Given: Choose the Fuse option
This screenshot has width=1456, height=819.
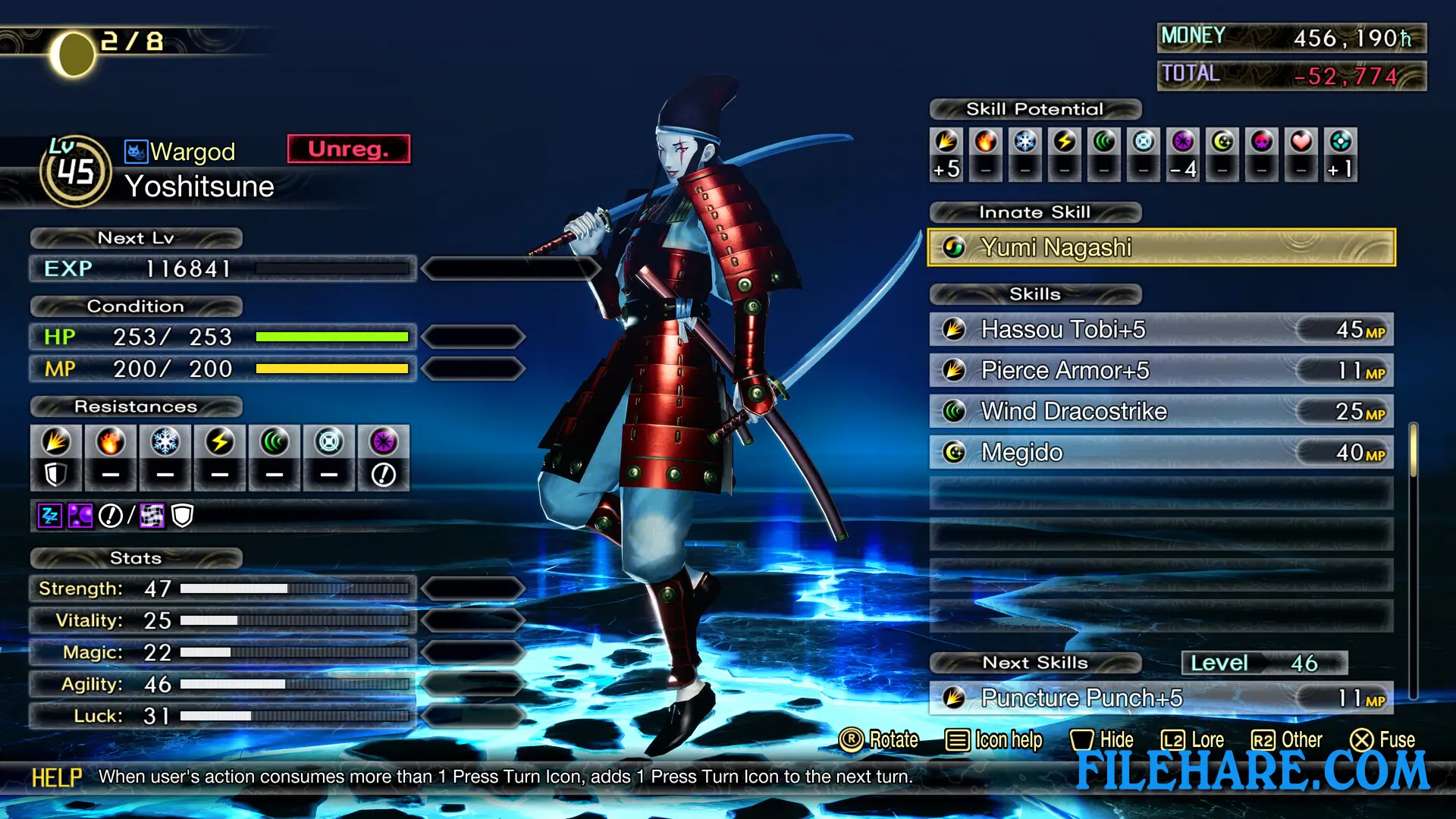Looking at the screenshot, I should click(x=1382, y=739).
